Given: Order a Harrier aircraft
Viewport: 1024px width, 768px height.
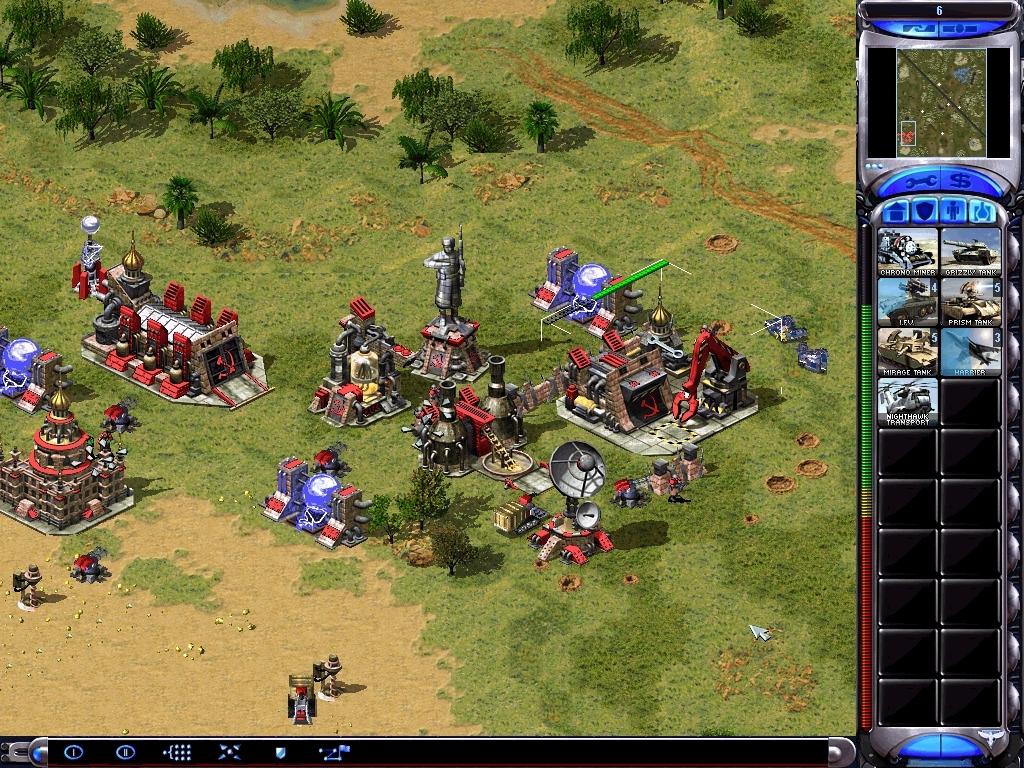Looking at the screenshot, I should (970, 351).
